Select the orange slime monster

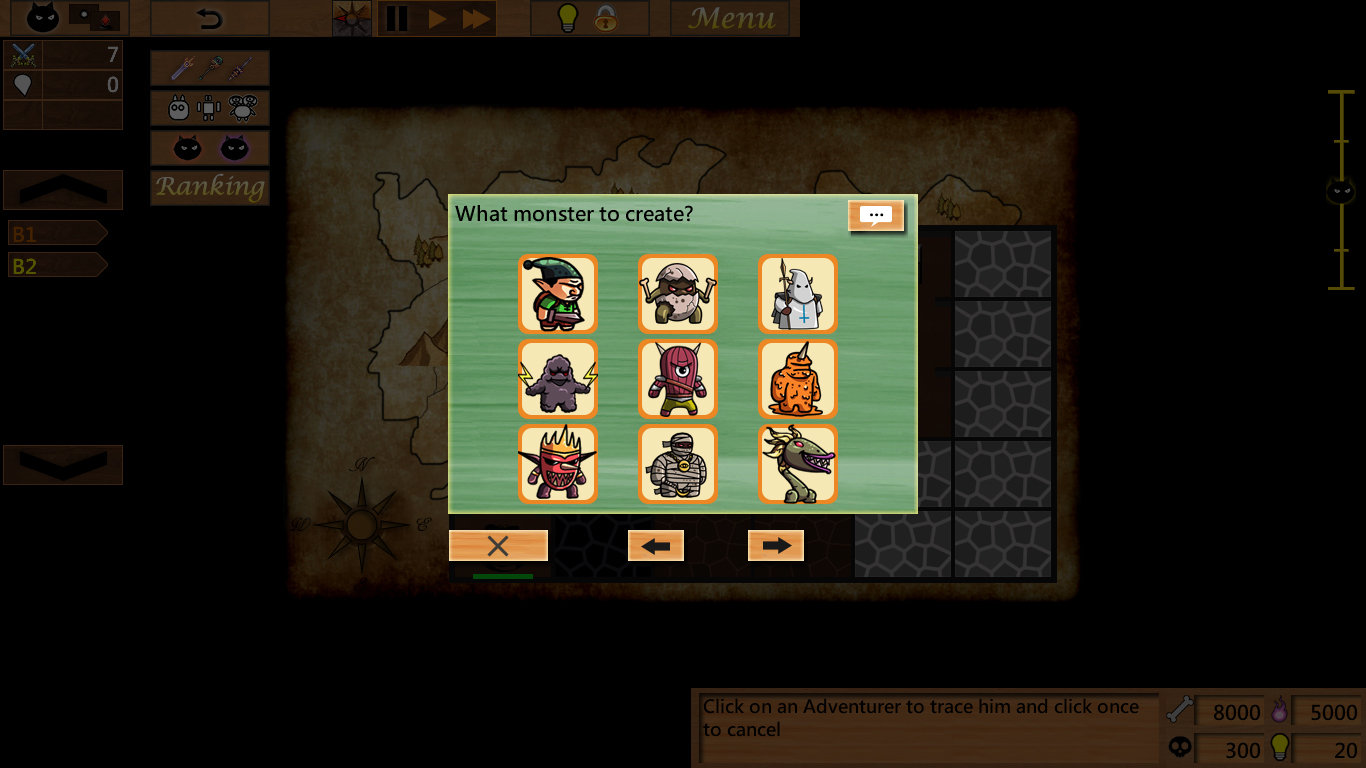tap(797, 379)
